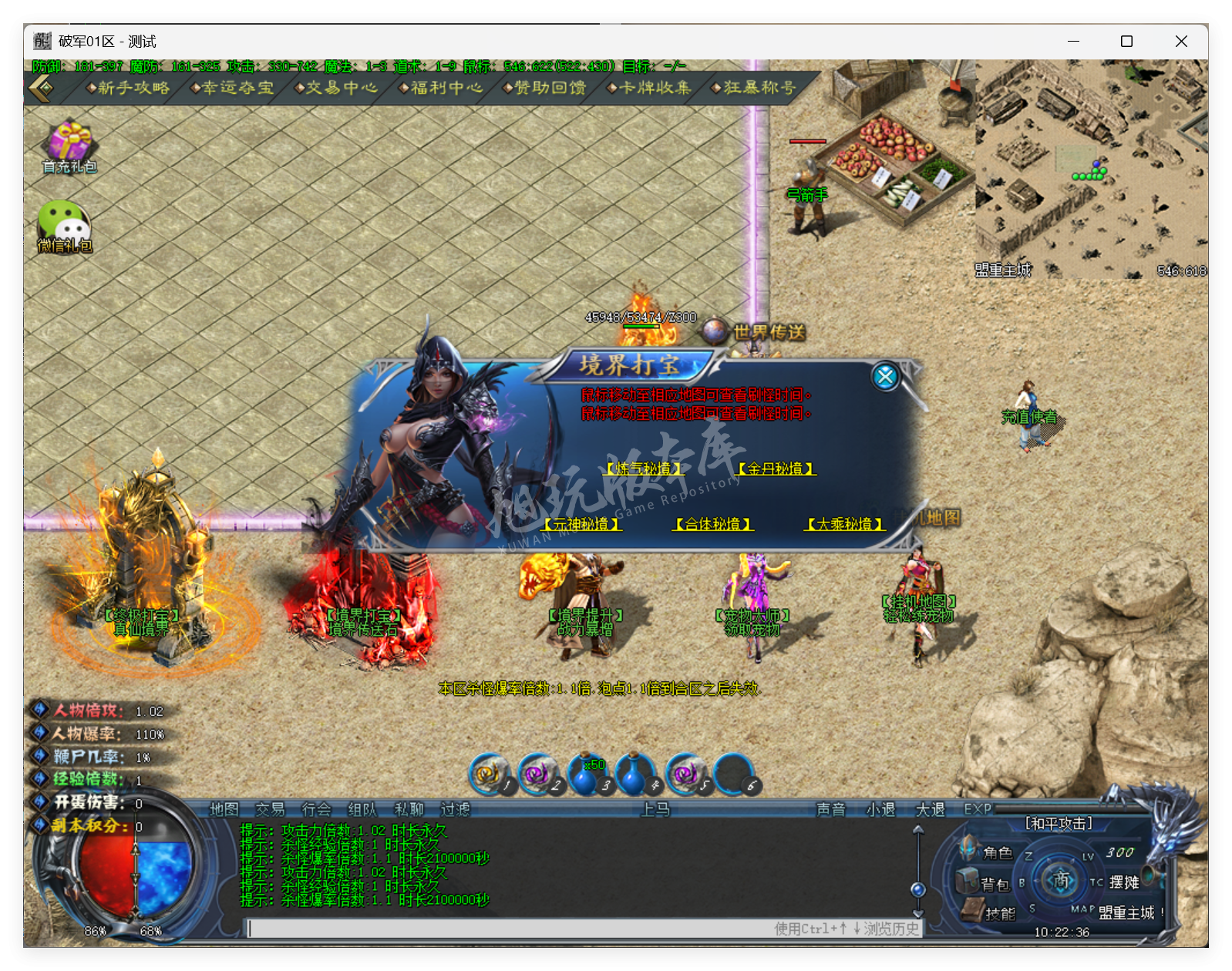Select the 金丹秘境 map link
This screenshot has width=1232, height=971.
point(776,469)
